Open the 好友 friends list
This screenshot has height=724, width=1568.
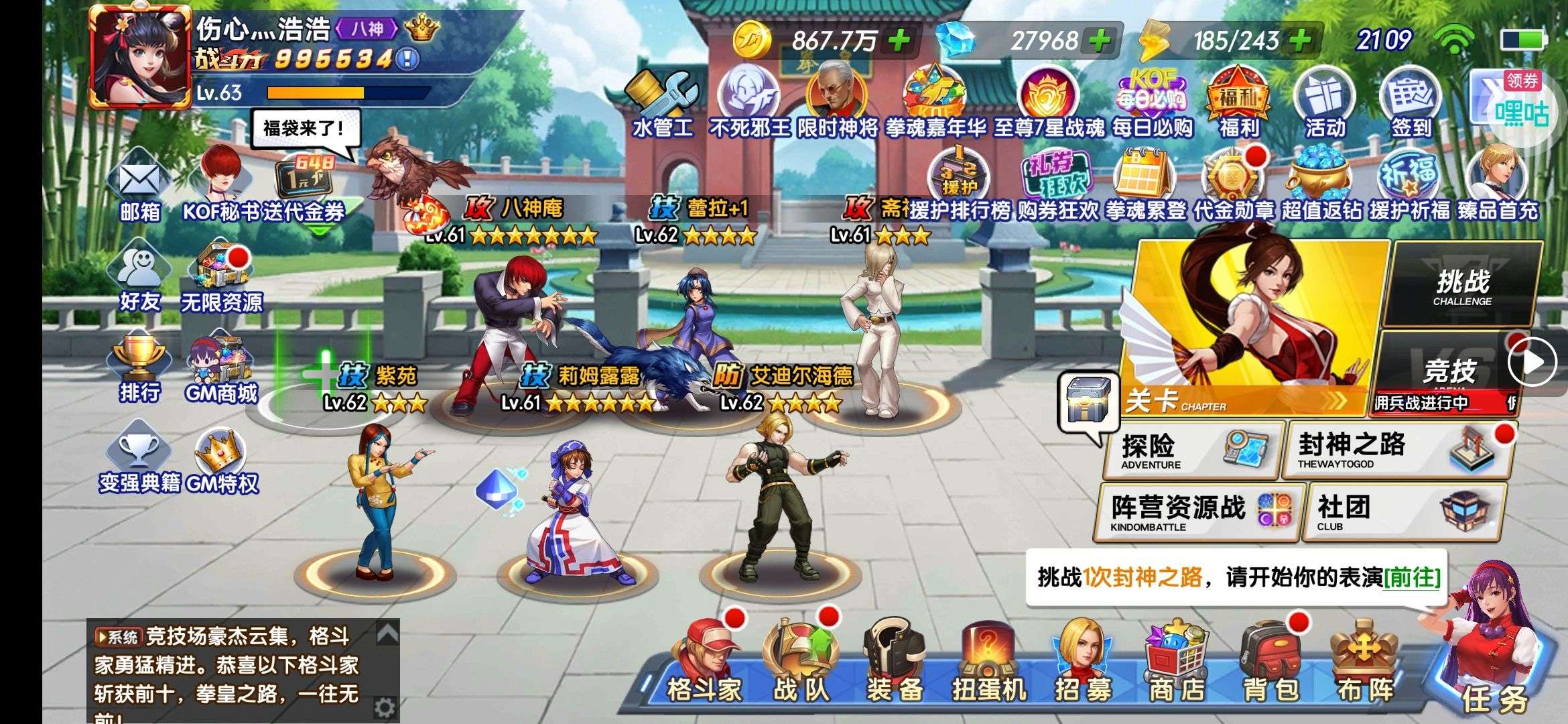tap(139, 278)
